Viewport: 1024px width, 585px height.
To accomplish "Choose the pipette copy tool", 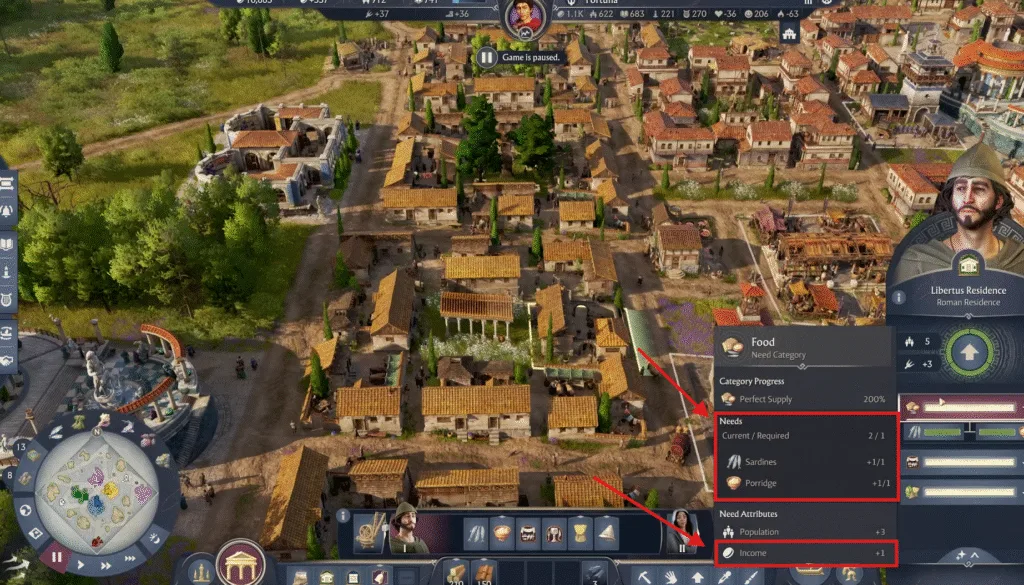I will point(722,576).
